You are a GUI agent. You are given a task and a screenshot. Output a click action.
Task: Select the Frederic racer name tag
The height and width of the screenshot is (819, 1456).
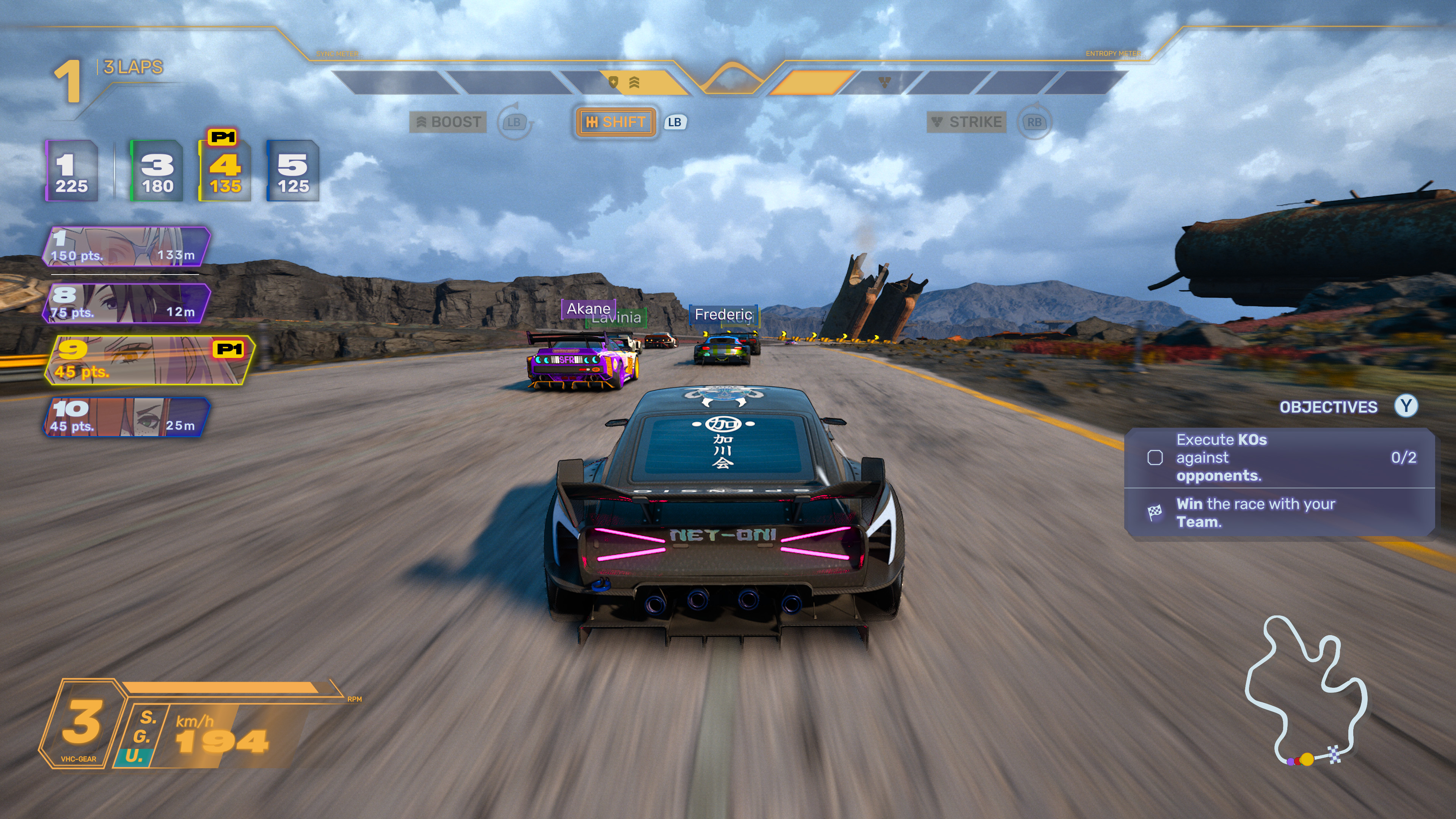(x=723, y=314)
